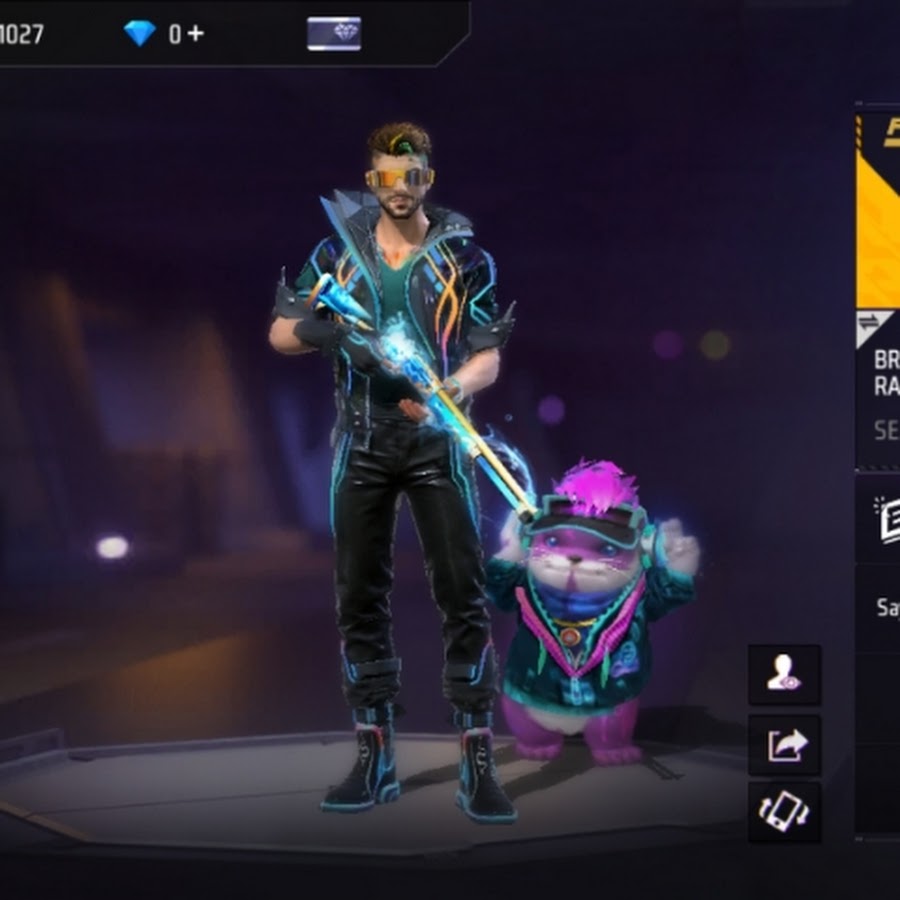Open the diamond voucher card
This screenshot has width=900, height=900.
pos(334,33)
